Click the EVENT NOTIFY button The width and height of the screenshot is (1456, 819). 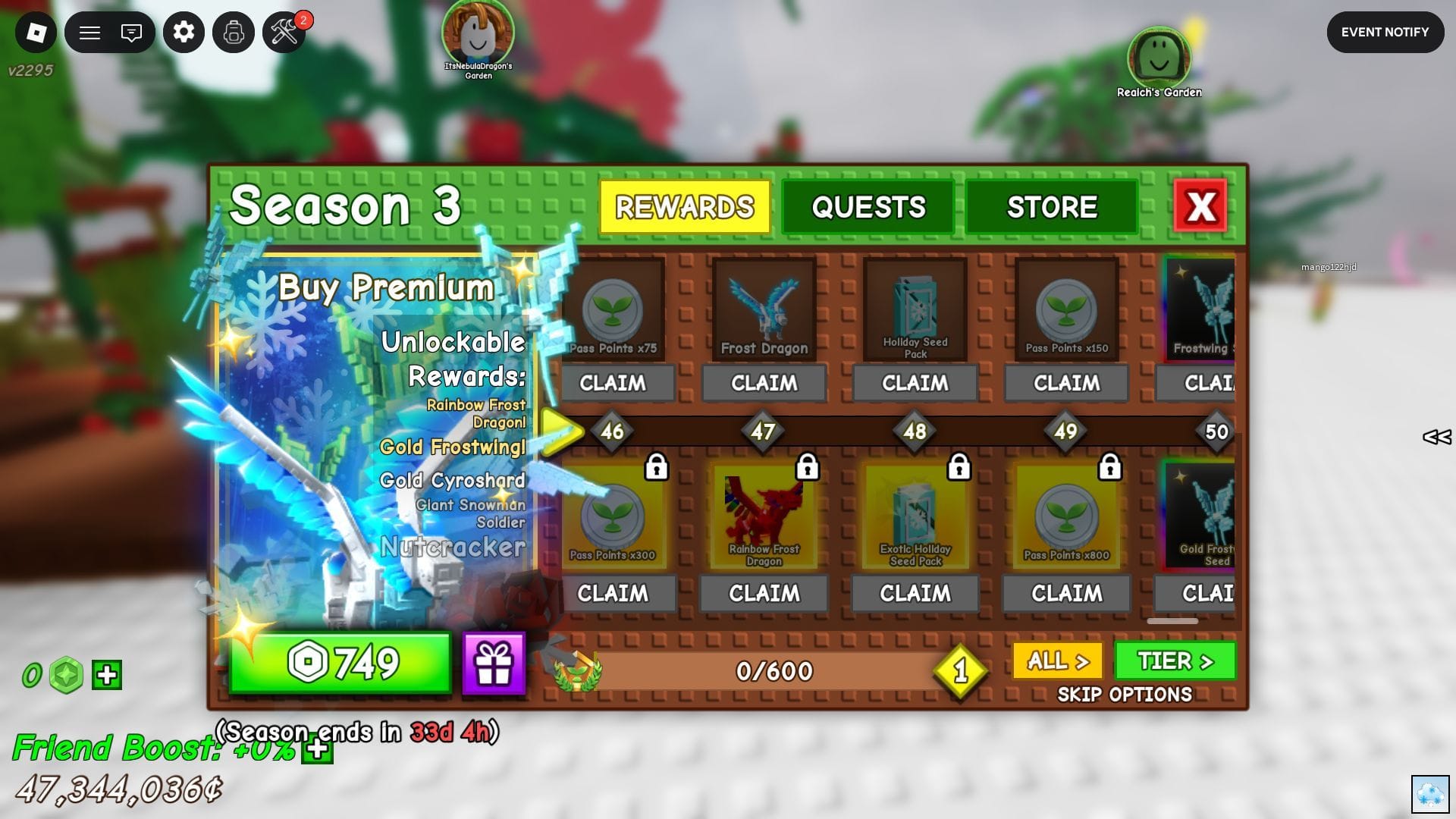1385,32
